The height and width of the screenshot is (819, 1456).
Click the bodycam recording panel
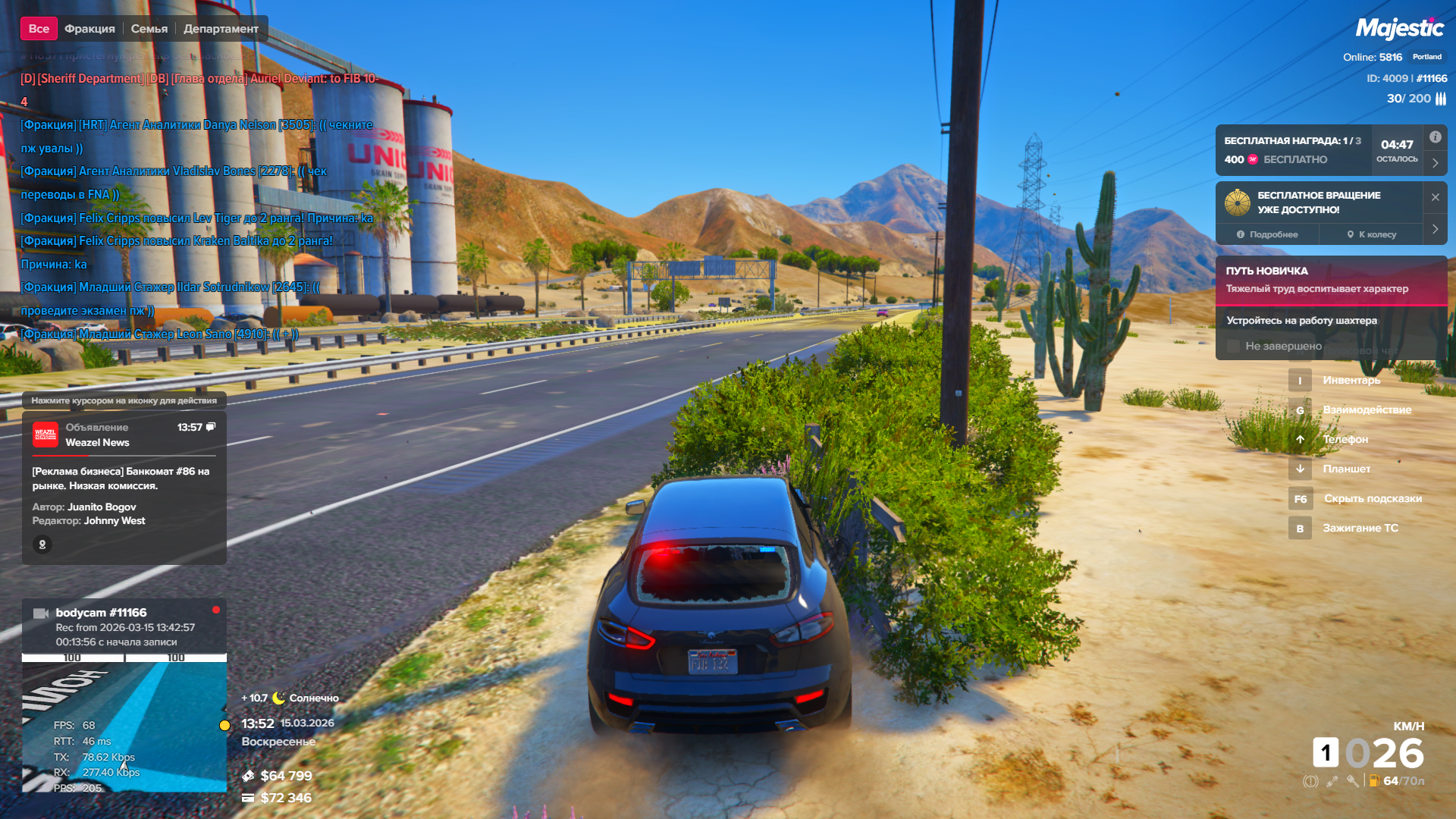coord(124,626)
